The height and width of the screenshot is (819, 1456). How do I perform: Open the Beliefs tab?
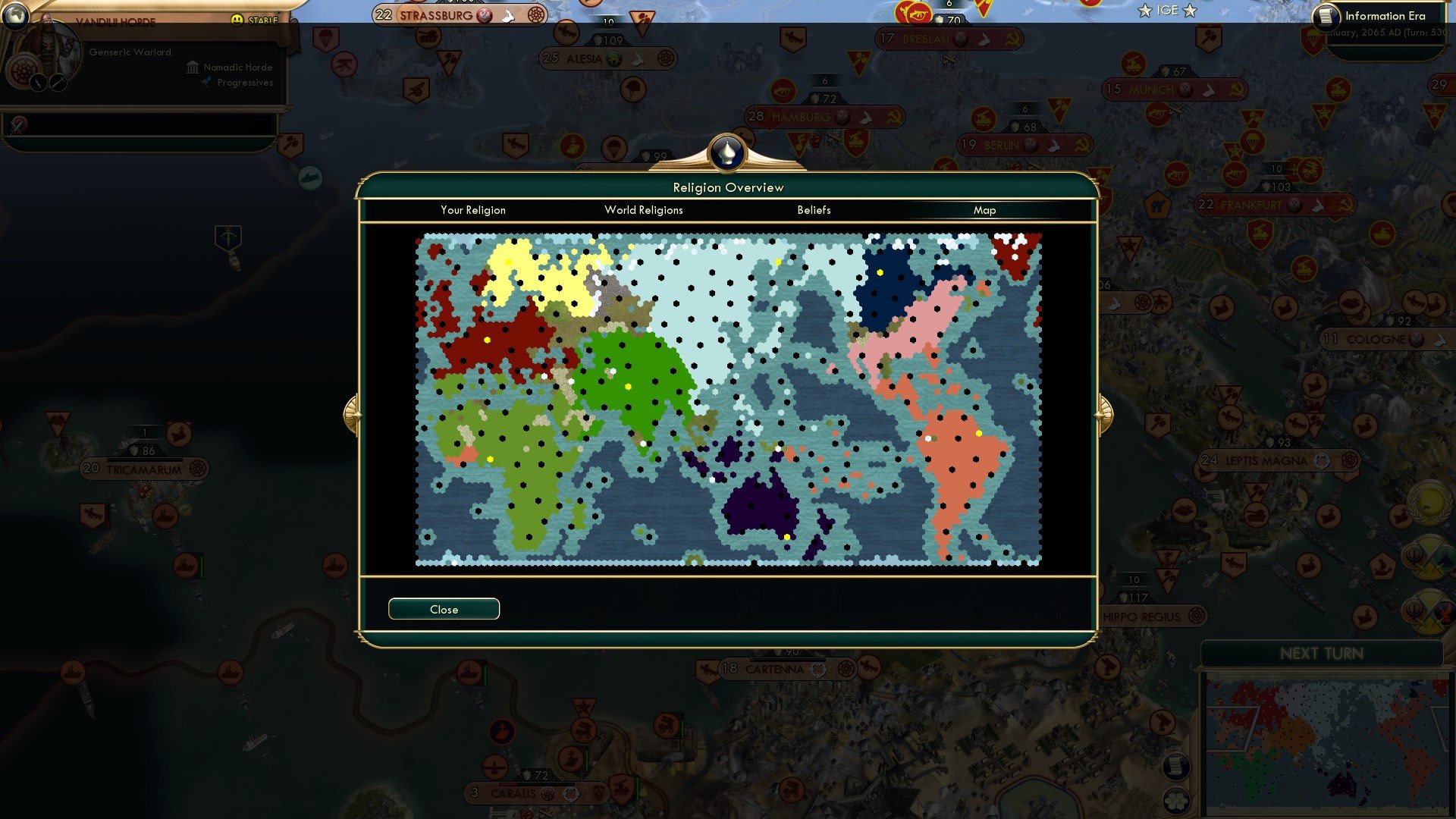(x=814, y=210)
